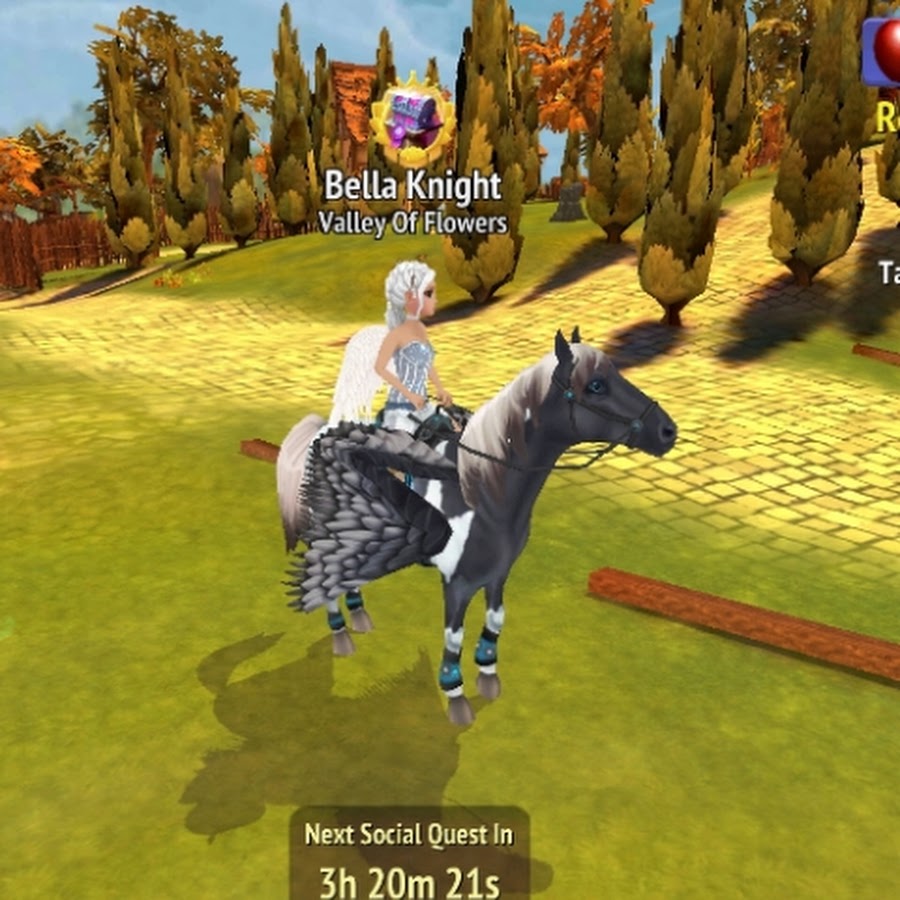The width and height of the screenshot is (900, 900).
Task: Open the Next Social Quest panel
Action: coord(410,856)
